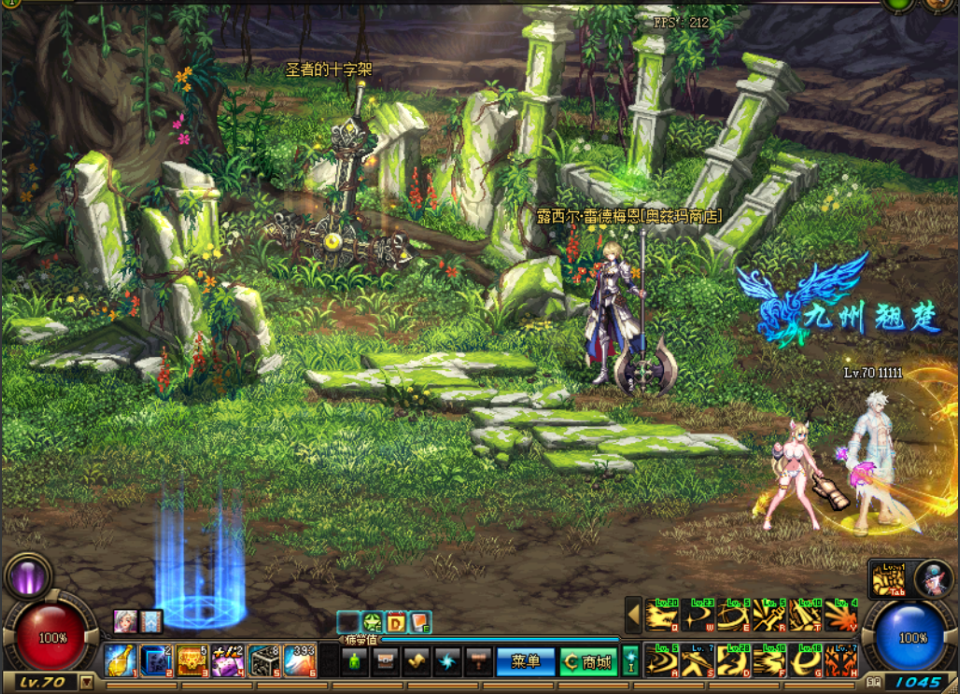The image size is (960, 694).
Task: Activate the H hotkey flame skill
Action: 842,660
